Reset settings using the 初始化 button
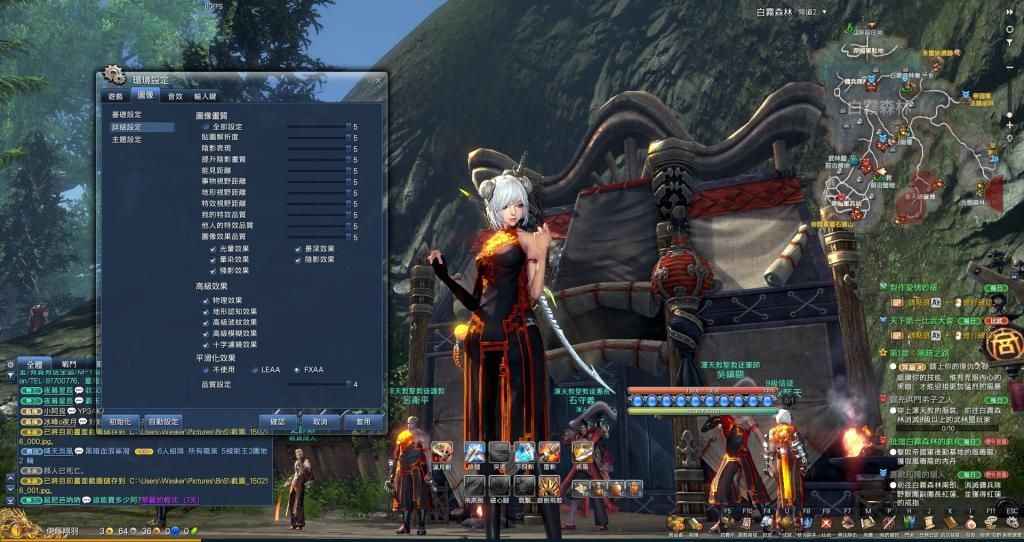This screenshot has height=542, width=1024. pos(120,422)
